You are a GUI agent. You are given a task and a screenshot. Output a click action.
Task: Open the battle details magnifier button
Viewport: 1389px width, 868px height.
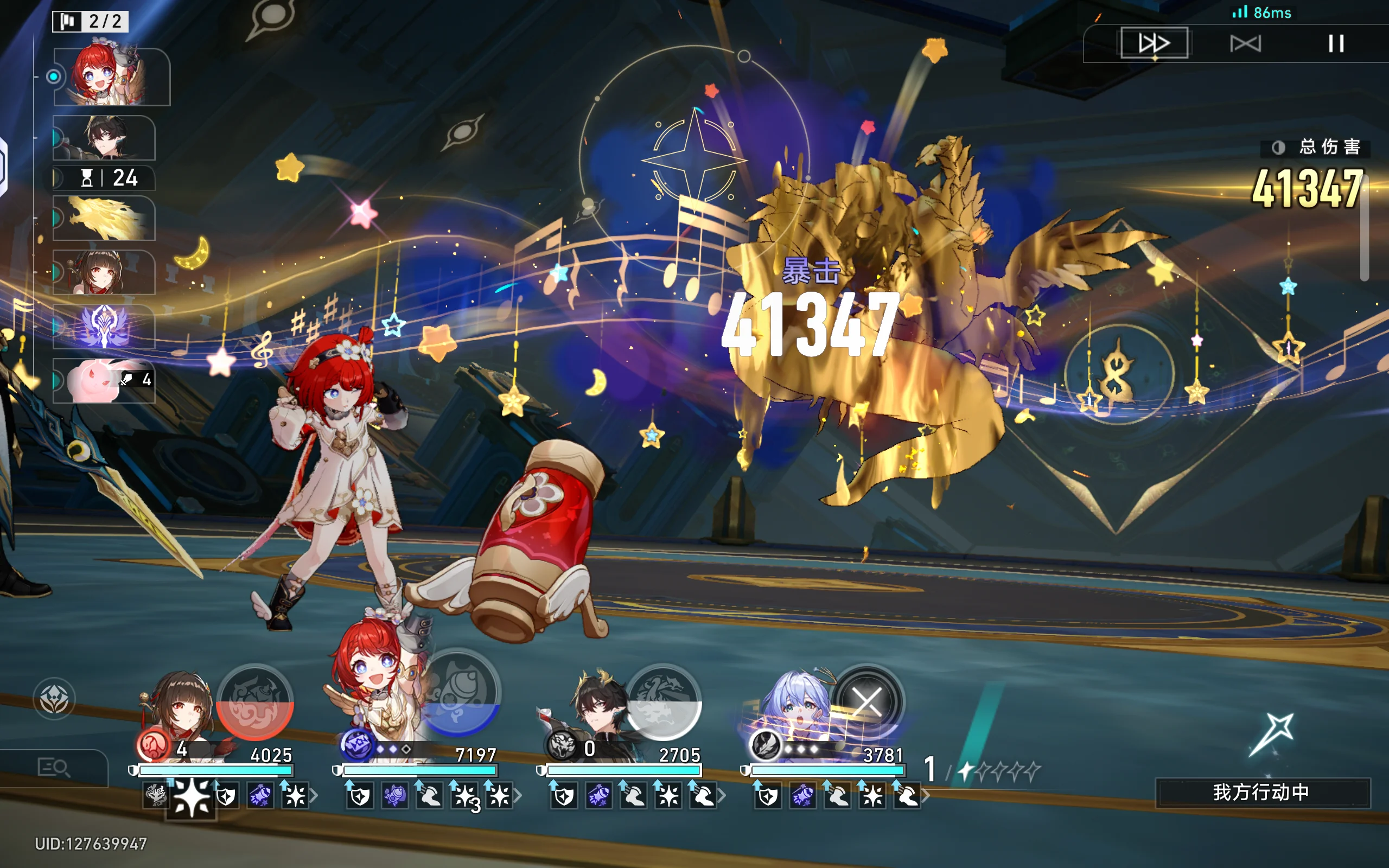click(x=53, y=767)
